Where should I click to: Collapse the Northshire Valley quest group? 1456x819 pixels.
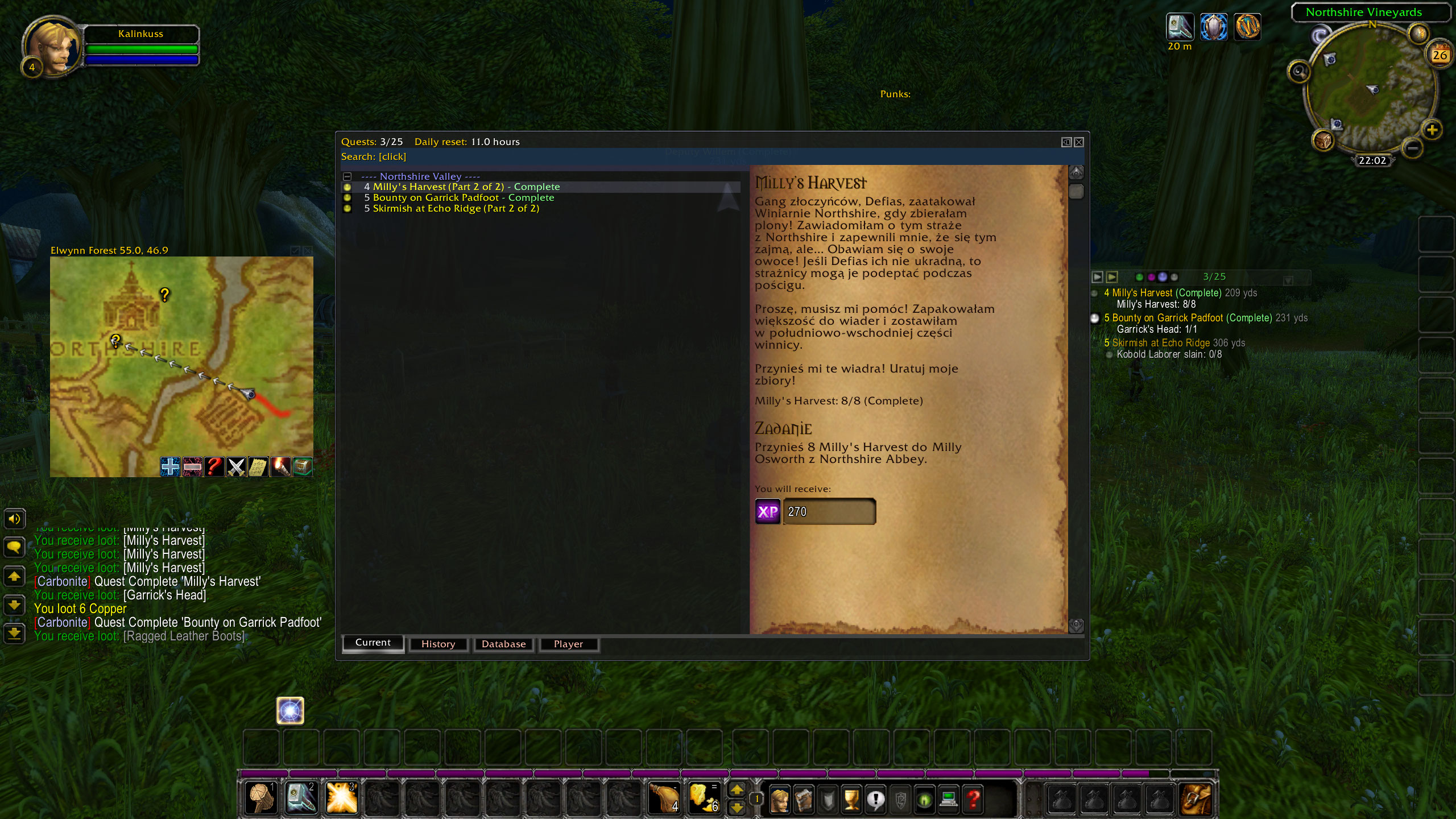tap(347, 176)
